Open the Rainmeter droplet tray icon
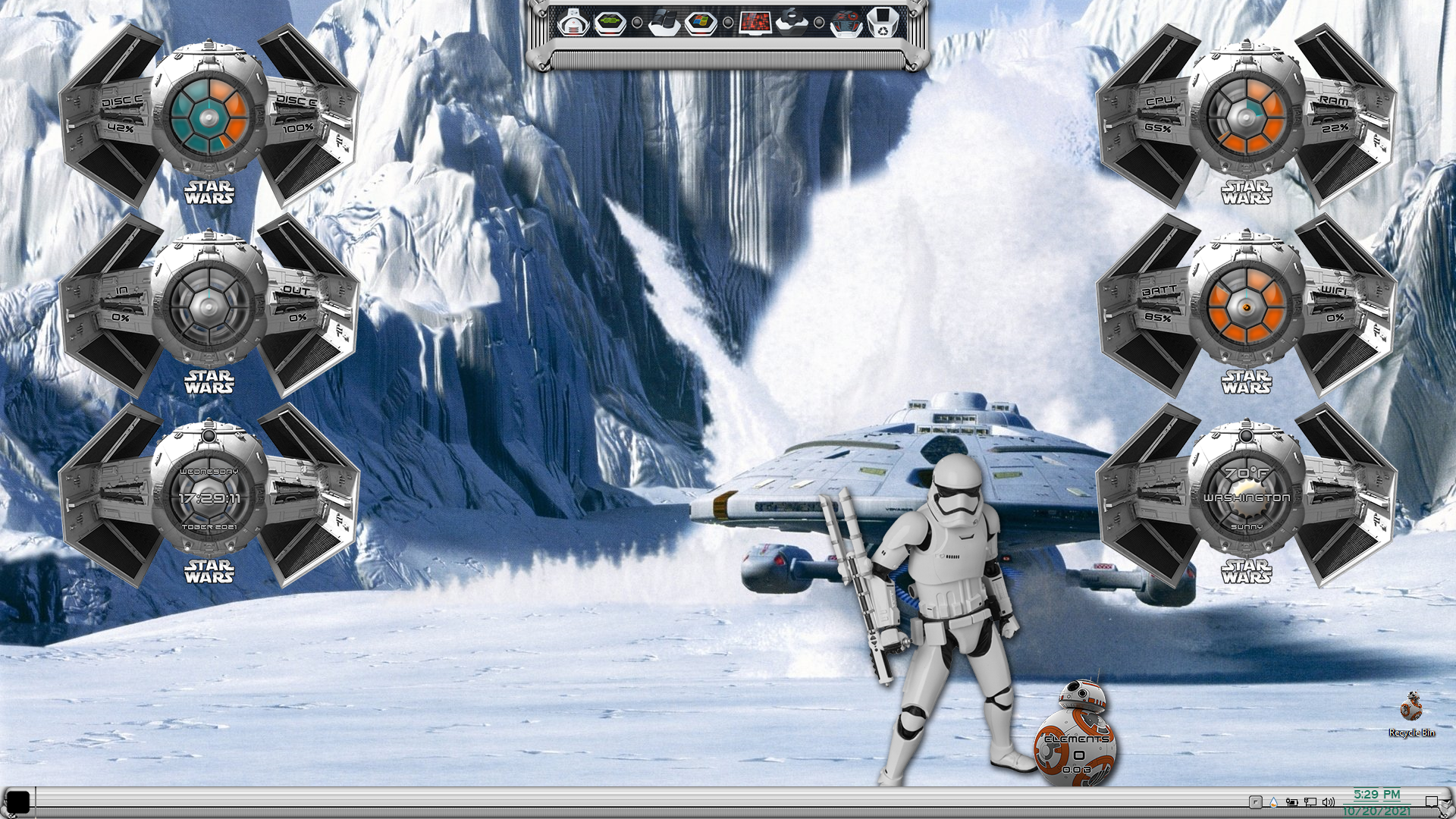Screen dimensions: 1456x819 coord(1273,802)
